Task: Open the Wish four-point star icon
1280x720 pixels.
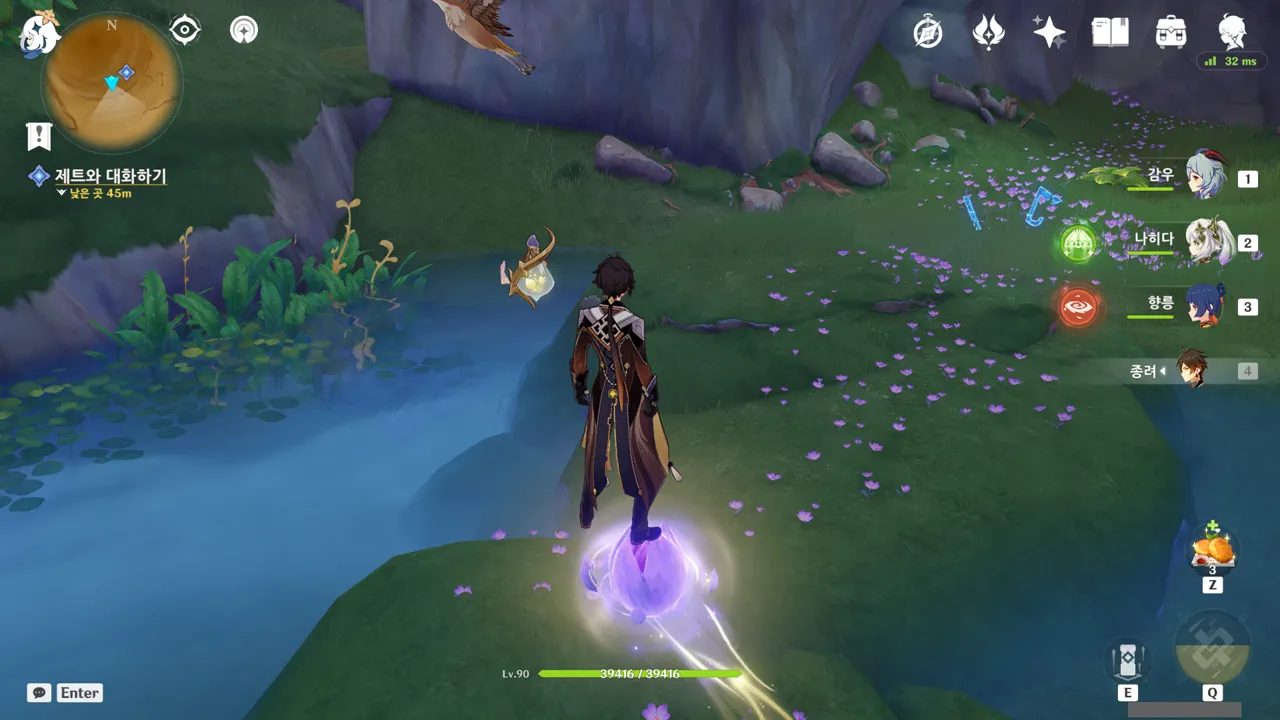Action: [x=1049, y=33]
